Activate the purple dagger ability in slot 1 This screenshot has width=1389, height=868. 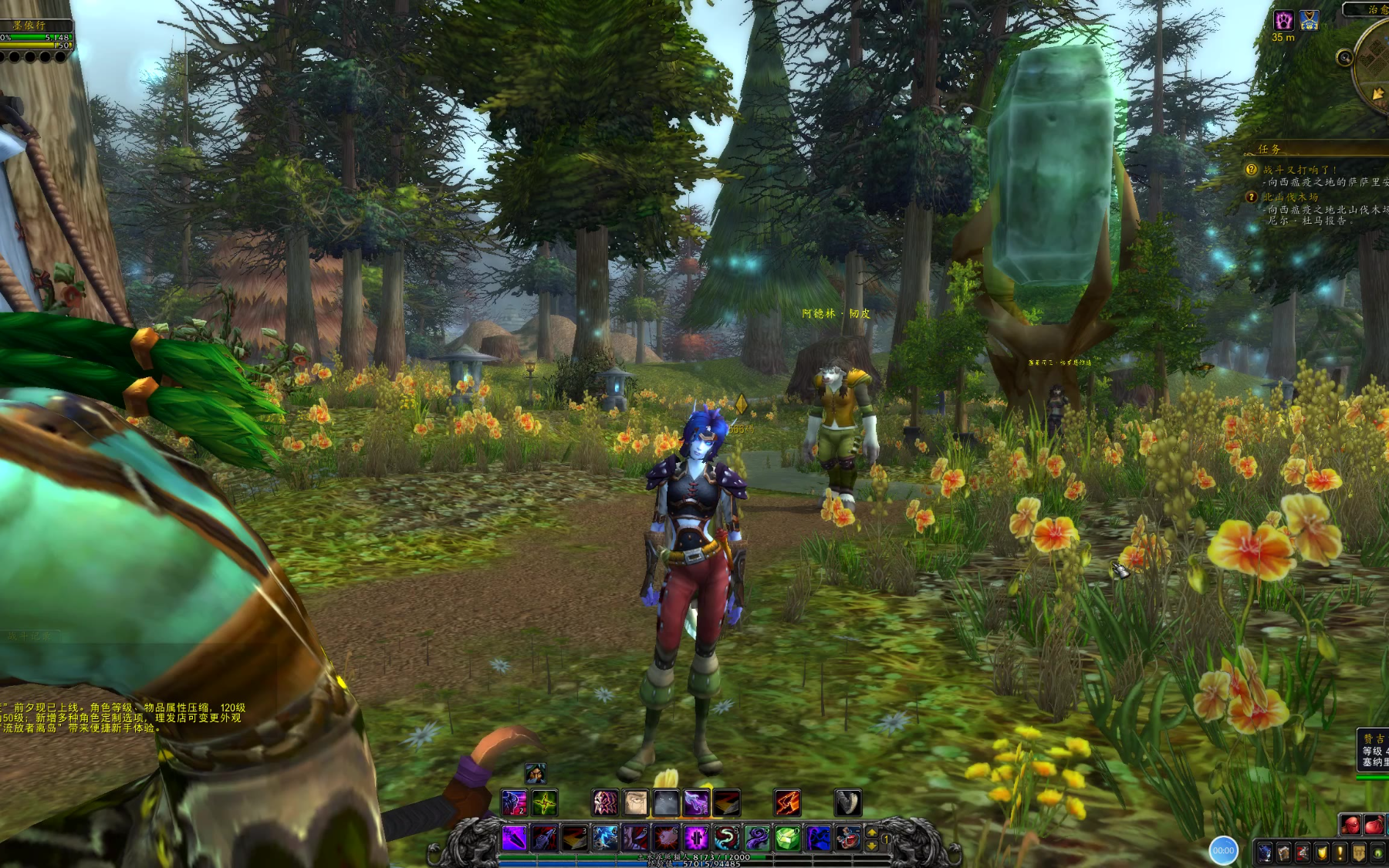pyautogui.click(x=514, y=838)
